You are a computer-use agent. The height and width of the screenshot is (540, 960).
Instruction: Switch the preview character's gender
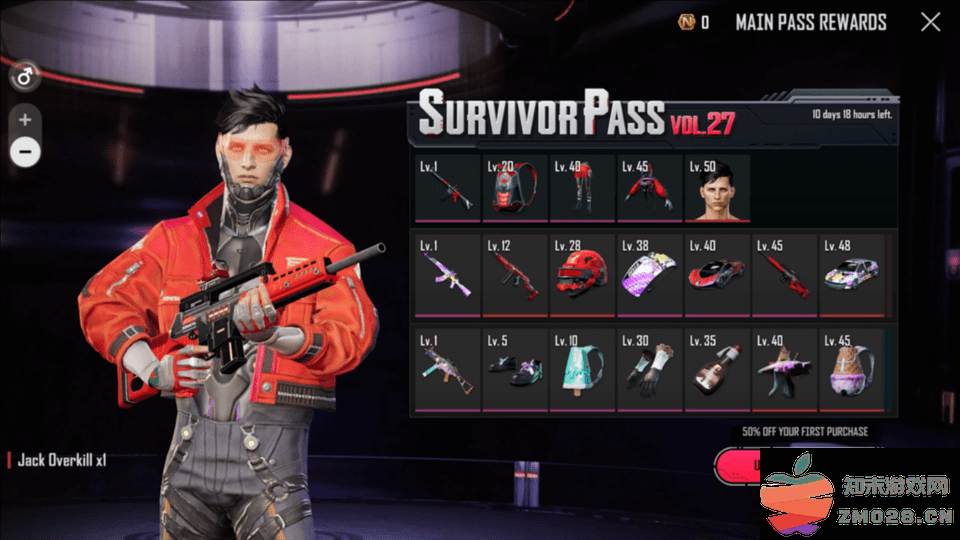[x=24, y=75]
